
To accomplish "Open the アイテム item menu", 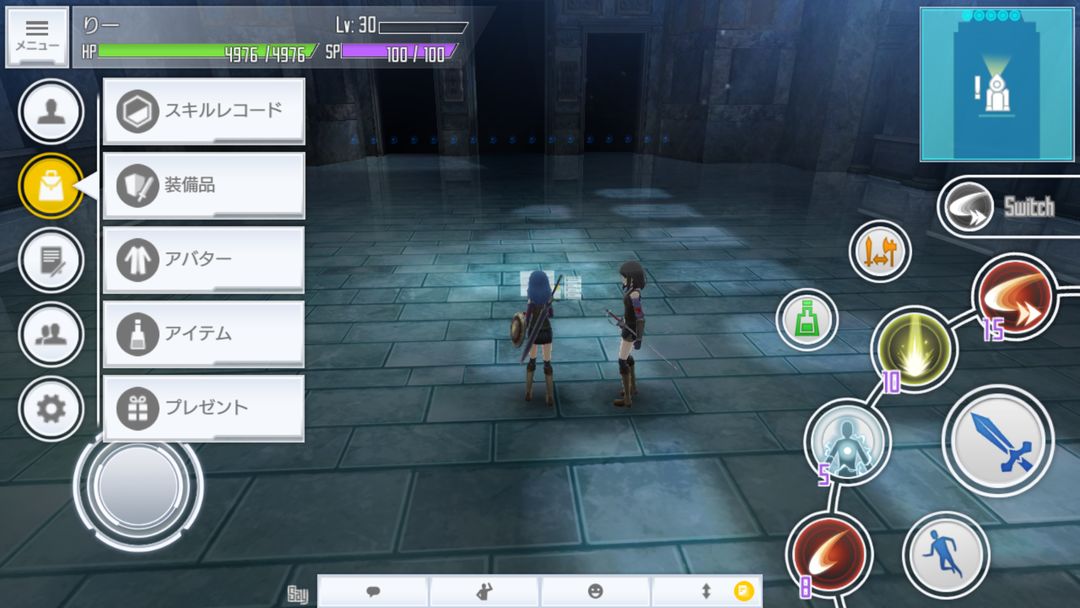I will 203,333.
